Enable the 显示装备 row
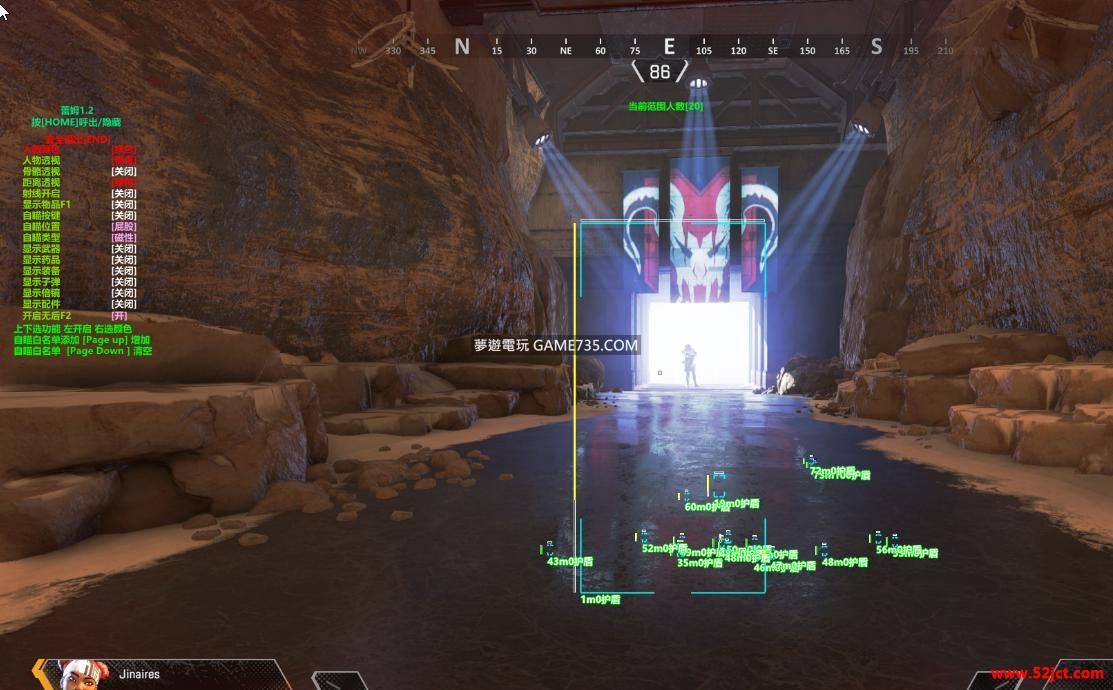This screenshot has height=690, width=1113. pyautogui.click(x=41, y=270)
